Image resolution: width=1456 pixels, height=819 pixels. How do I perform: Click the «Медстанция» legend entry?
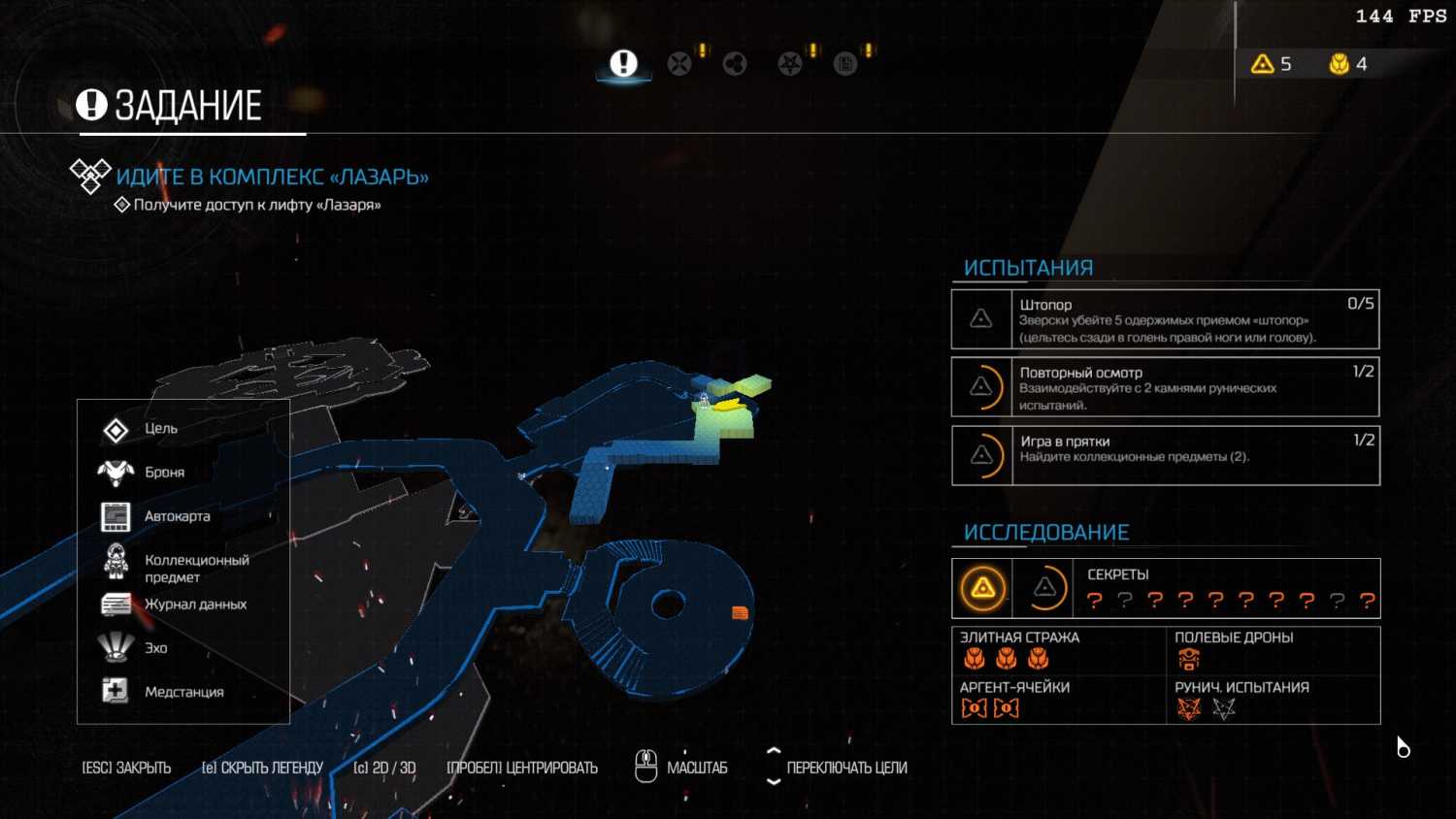click(x=183, y=692)
